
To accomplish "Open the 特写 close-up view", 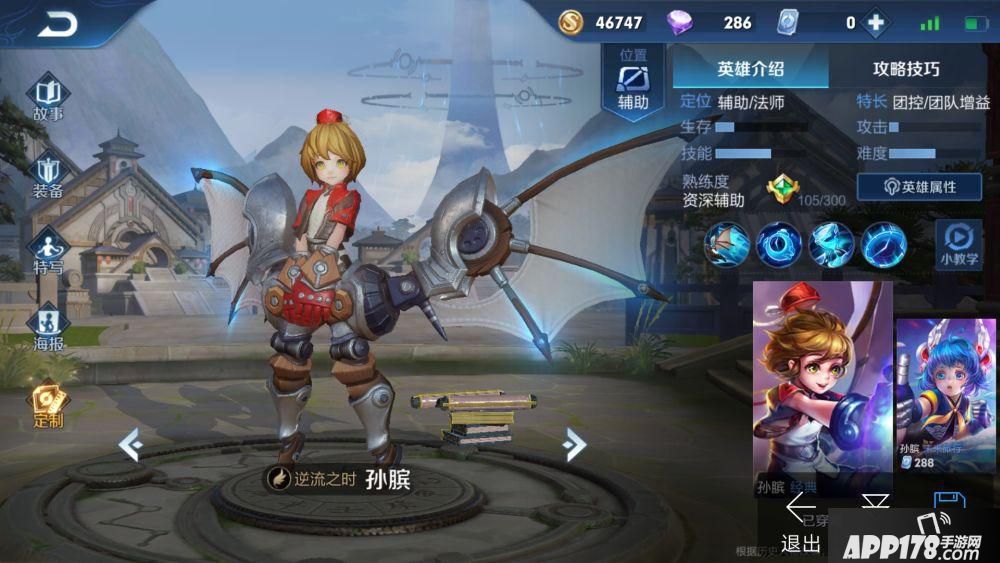I will click(x=48, y=252).
